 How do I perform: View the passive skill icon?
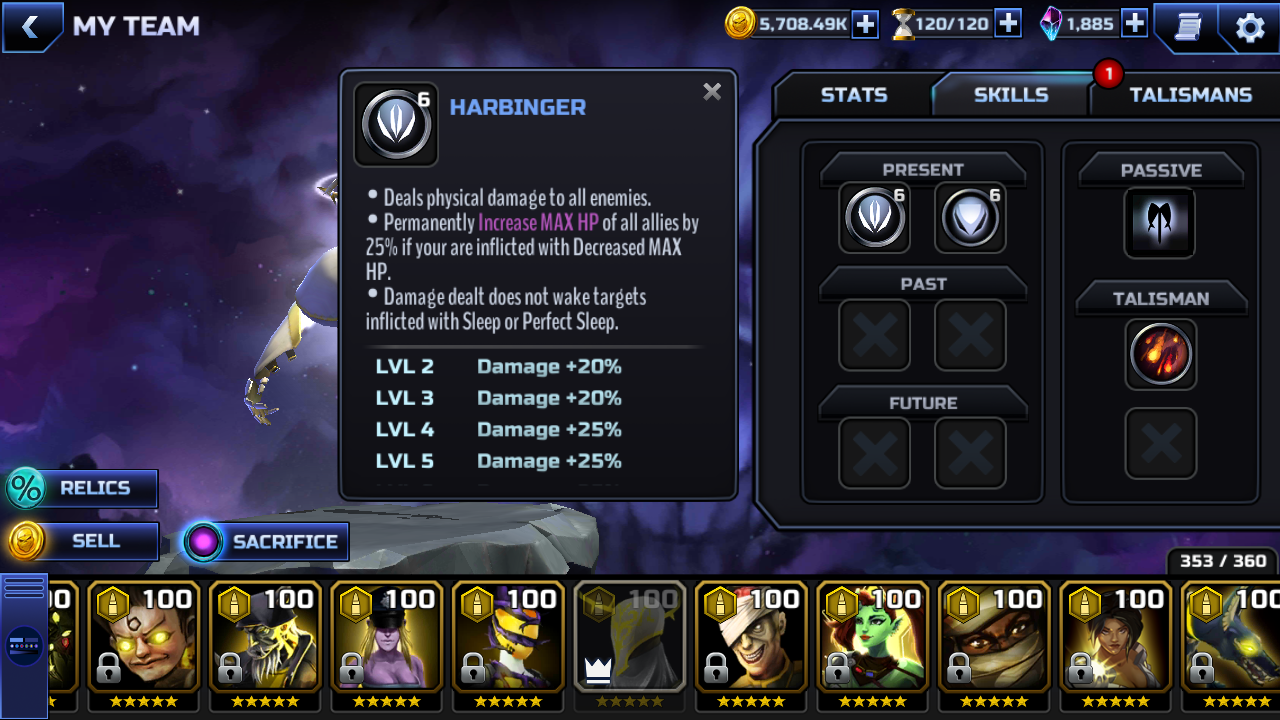pyautogui.click(x=1160, y=222)
